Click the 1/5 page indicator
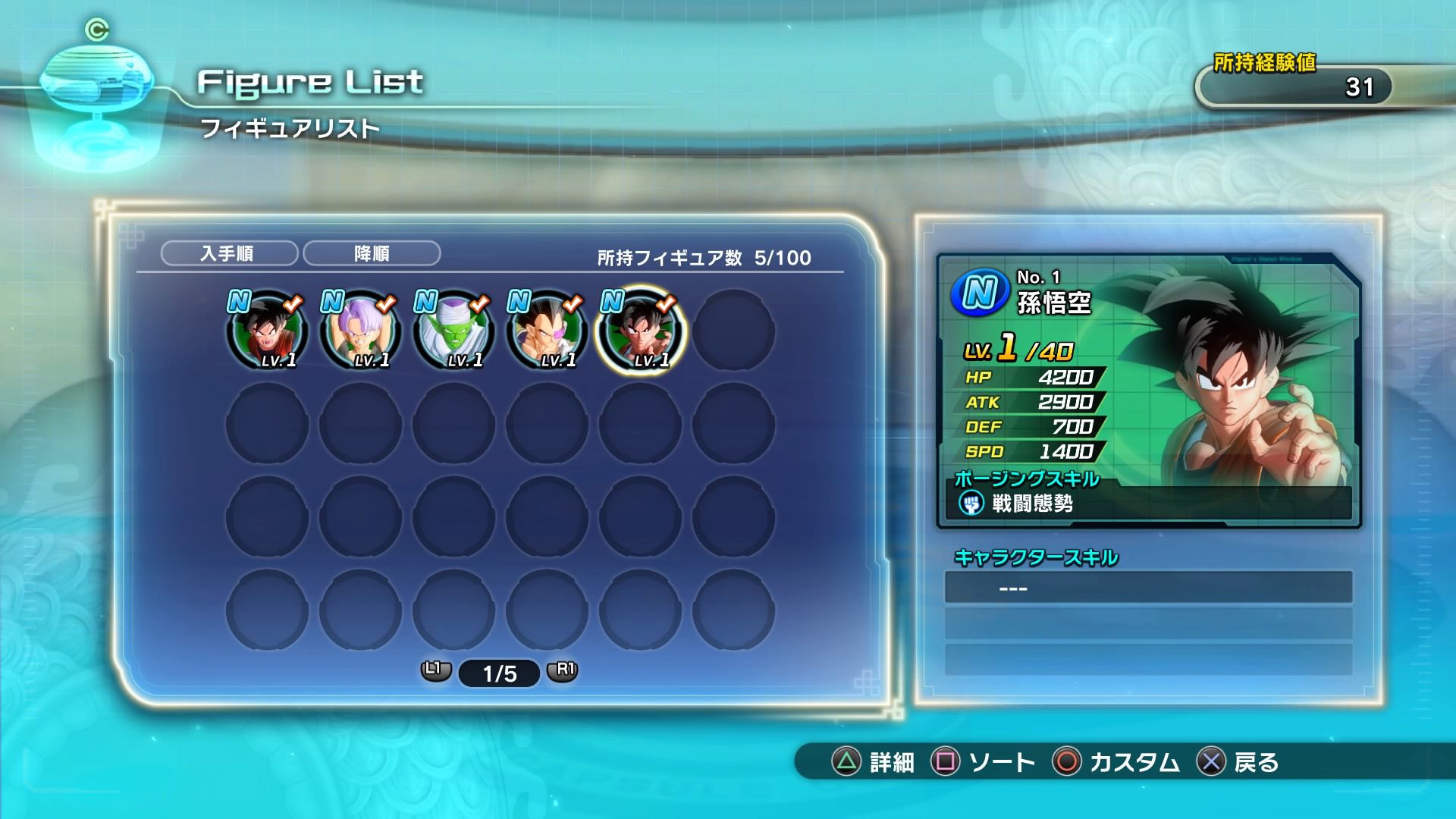Image resolution: width=1456 pixels, height=819 pixels. coord(499,673)
